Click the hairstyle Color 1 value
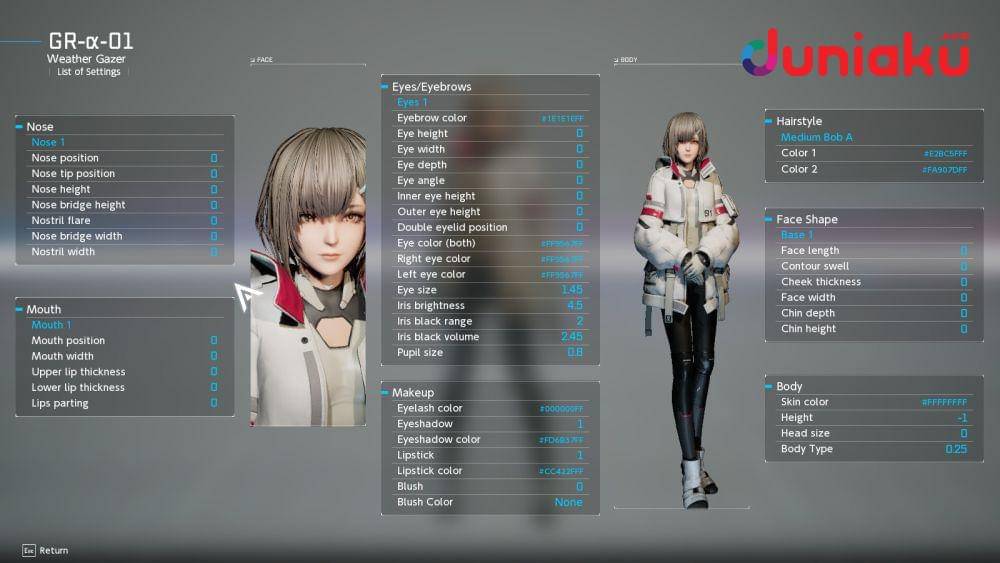Viewport: 1000px width, 563px height. (945, 154)
